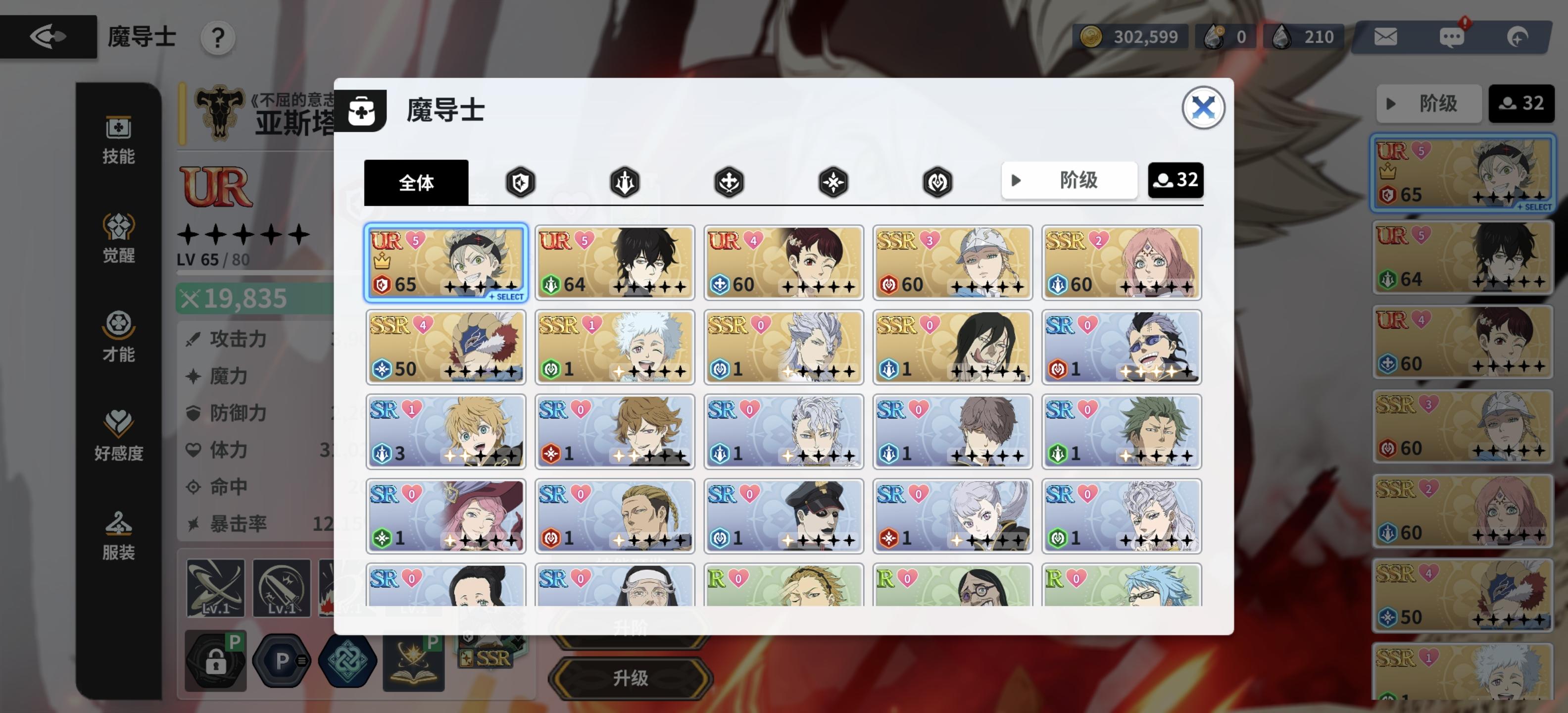Toggle the shield element filter
This screenshot has height=713, width=1568.
coord(520,181)
